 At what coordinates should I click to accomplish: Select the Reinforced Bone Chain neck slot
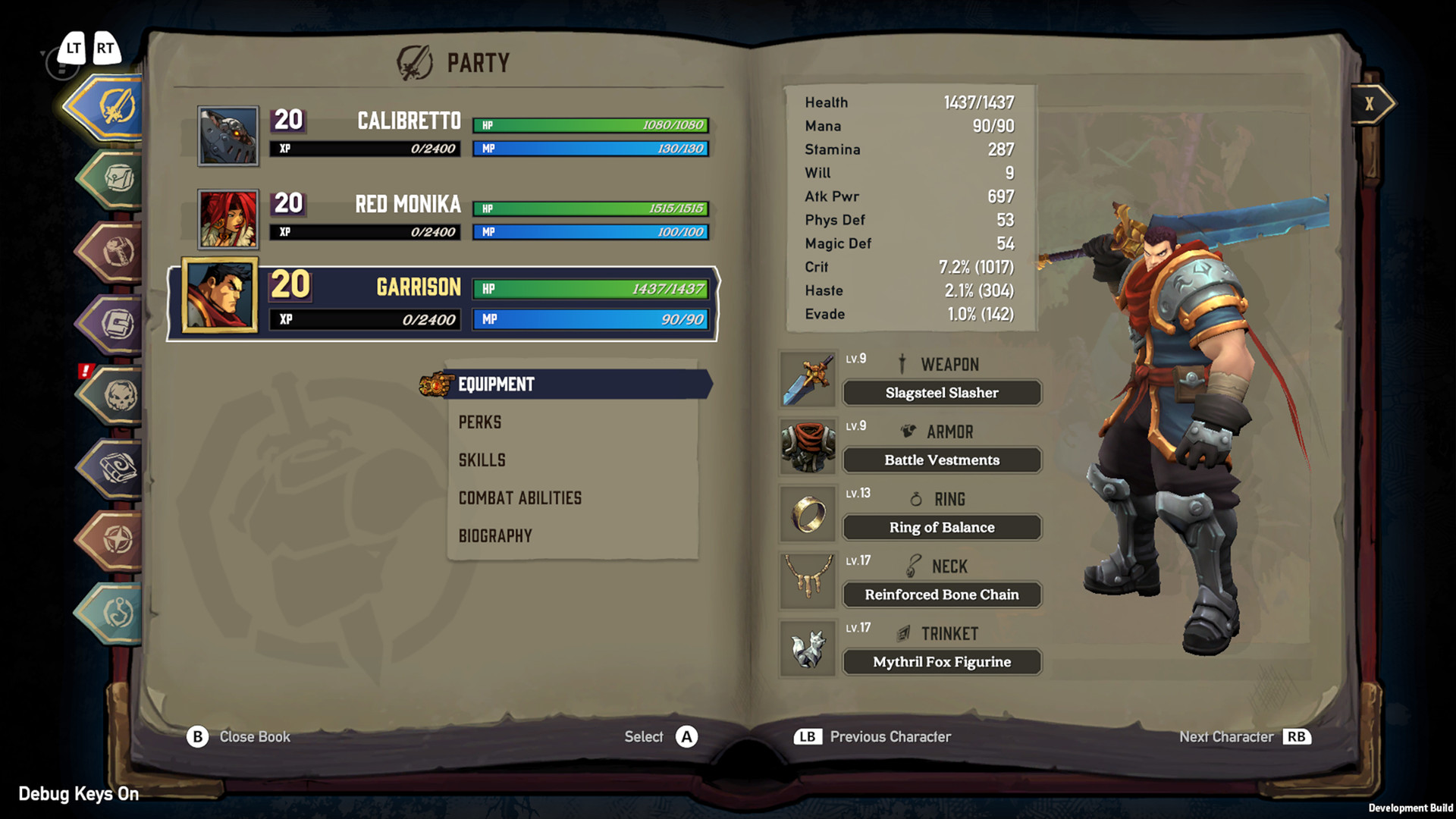942,595
